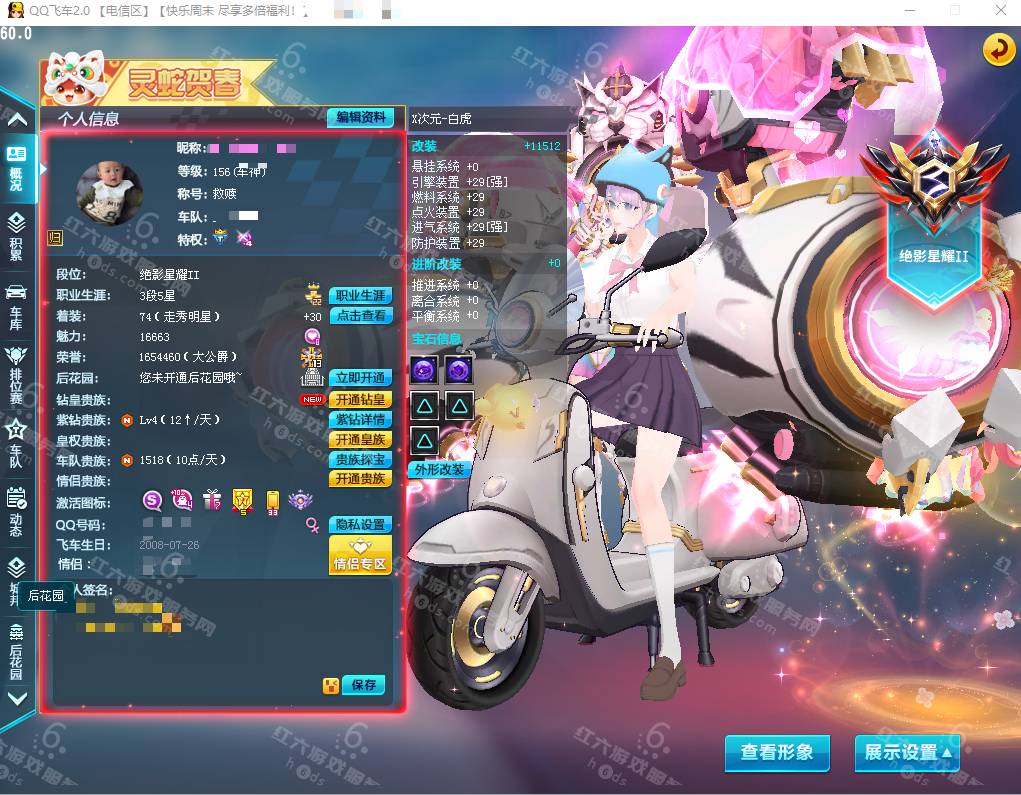
Task: Close the QQ飞车 game window
Action: (1001, 10)
